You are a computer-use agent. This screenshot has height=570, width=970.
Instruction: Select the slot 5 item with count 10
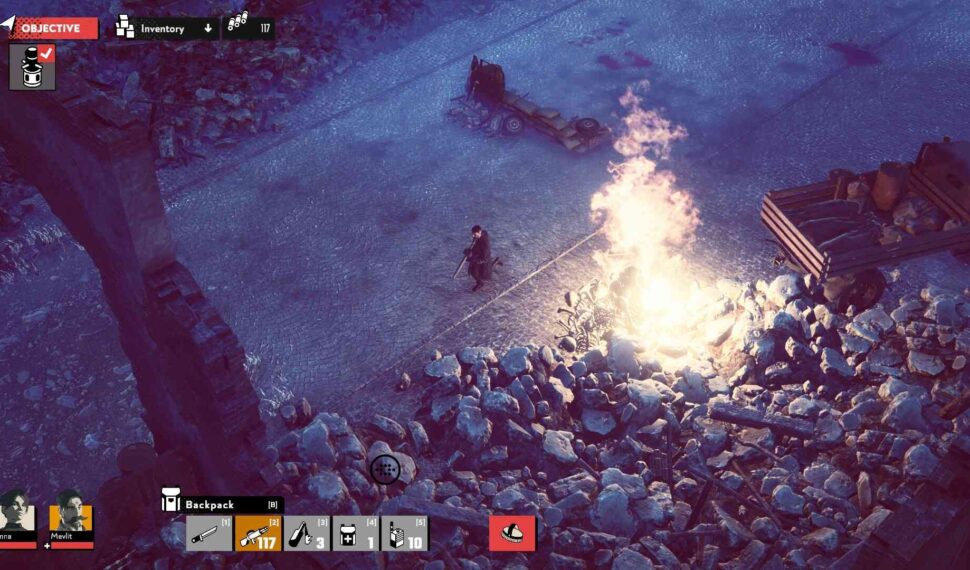(404, 533)
